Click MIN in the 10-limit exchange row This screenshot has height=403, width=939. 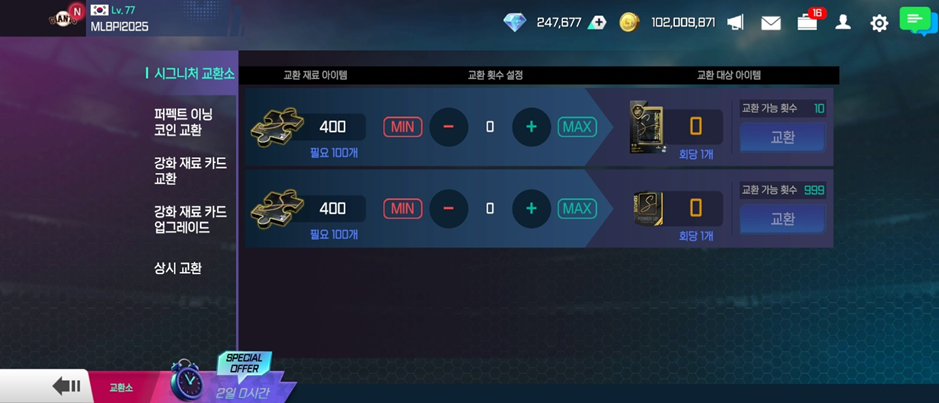pyautogui.click(x=402, y=127)
